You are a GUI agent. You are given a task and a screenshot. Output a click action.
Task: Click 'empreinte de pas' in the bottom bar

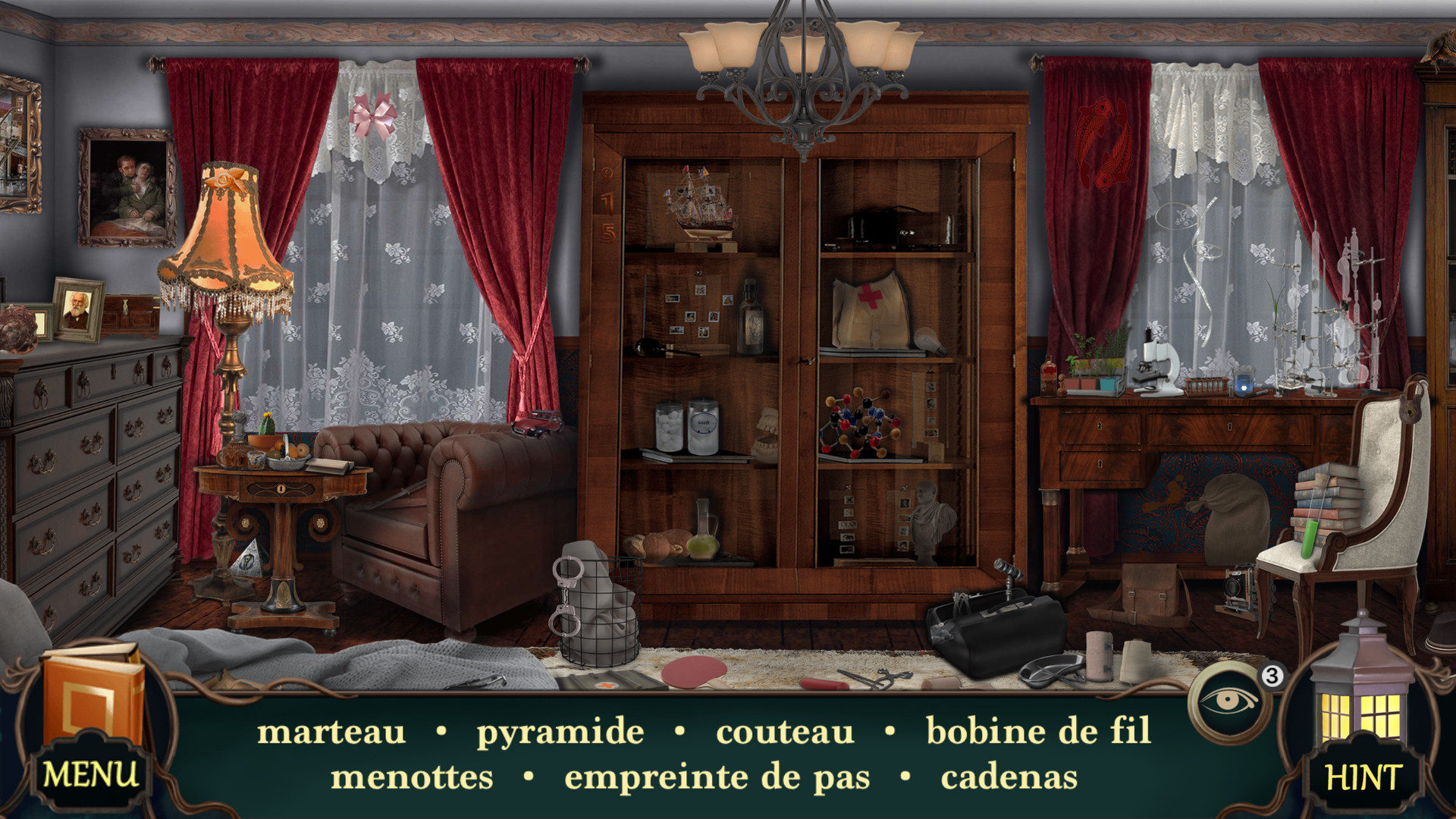tap(716, 775)
